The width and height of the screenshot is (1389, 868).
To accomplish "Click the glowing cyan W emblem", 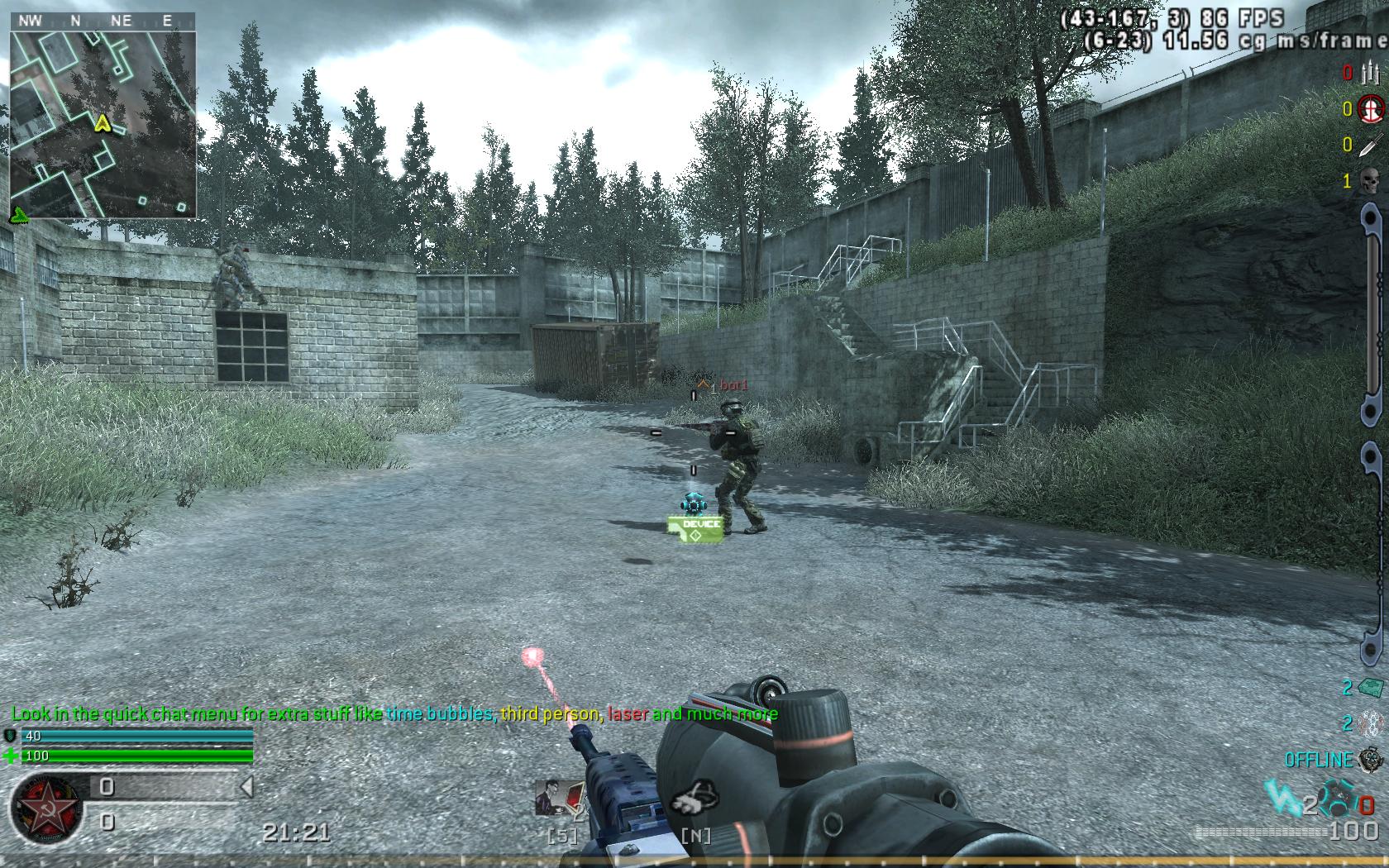I will (1280, 799).
